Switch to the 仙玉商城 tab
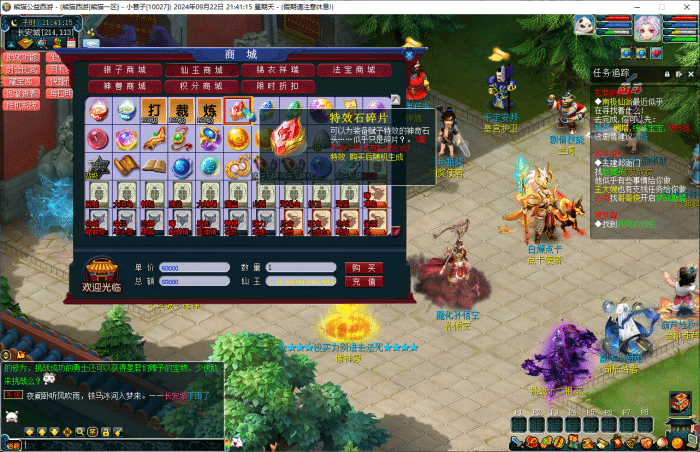The width and height of the screenshot is (700, 452). (x=201, y=71)
